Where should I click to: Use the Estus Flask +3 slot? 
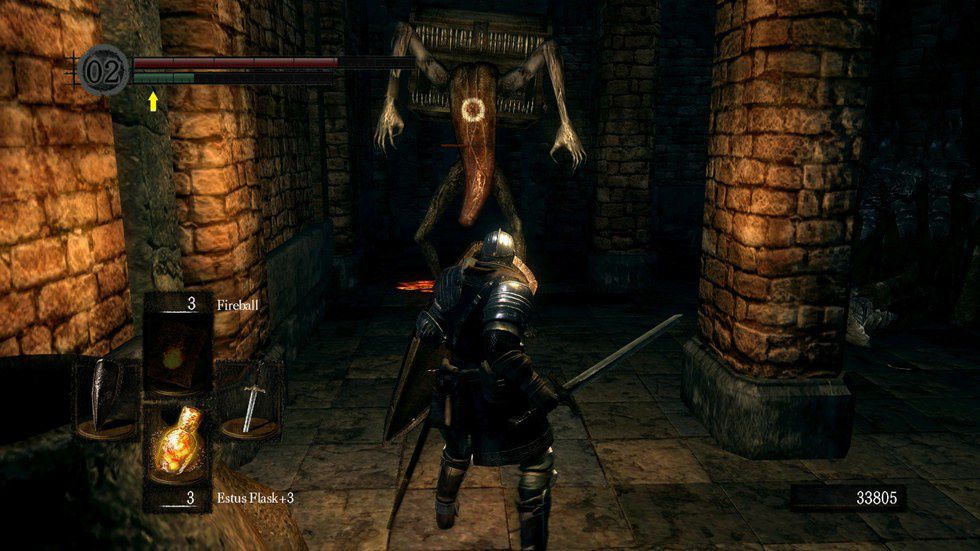click(180, 445)
